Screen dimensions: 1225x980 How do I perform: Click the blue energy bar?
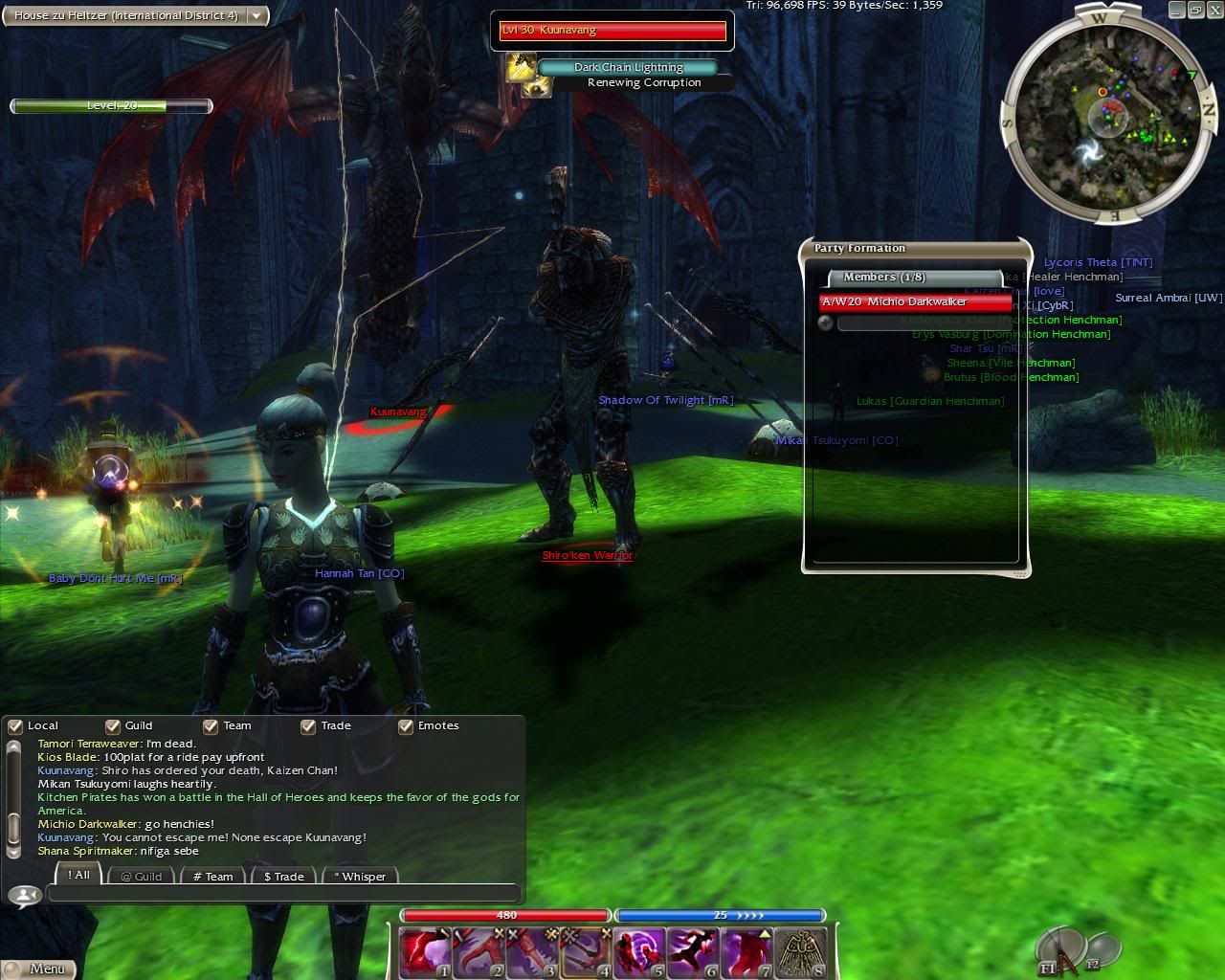[x=721, y=915]
